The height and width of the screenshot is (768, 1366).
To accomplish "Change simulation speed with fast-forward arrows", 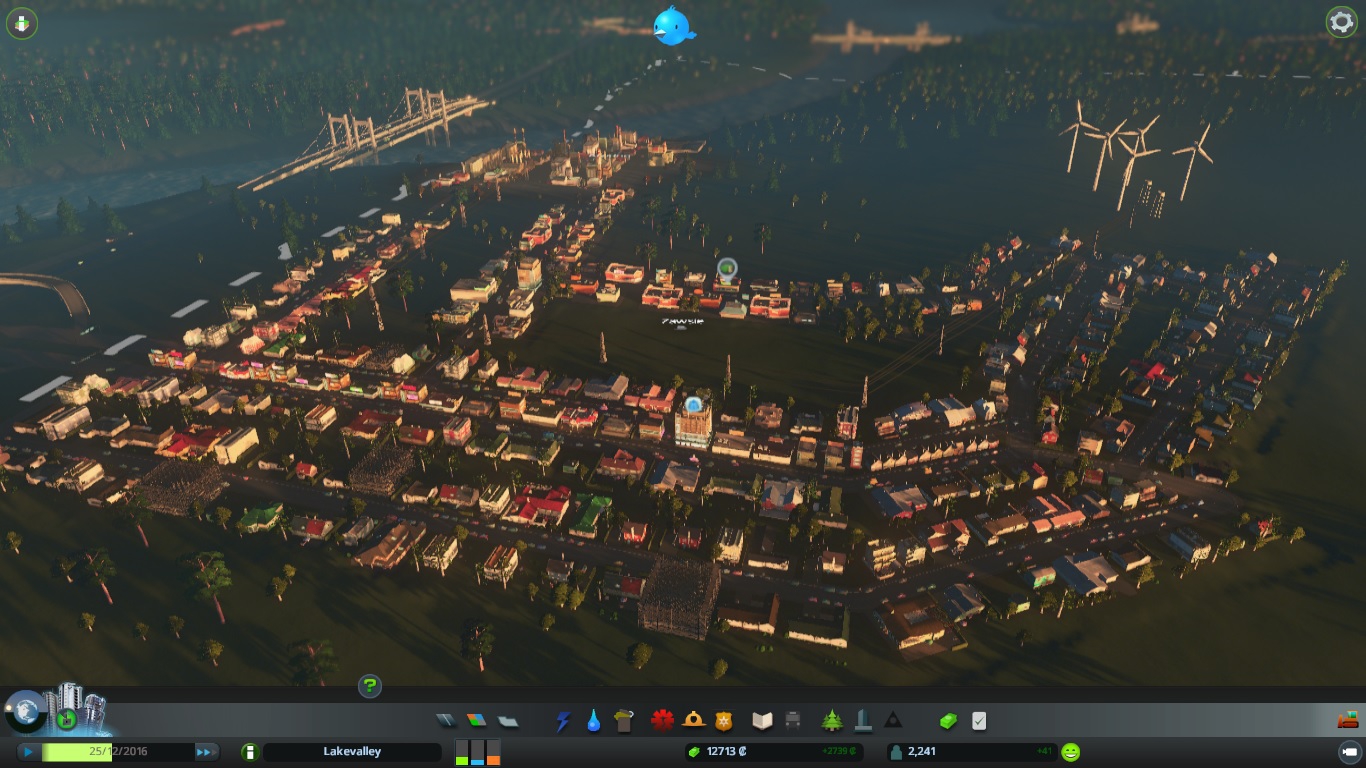I will coord(206,752).
